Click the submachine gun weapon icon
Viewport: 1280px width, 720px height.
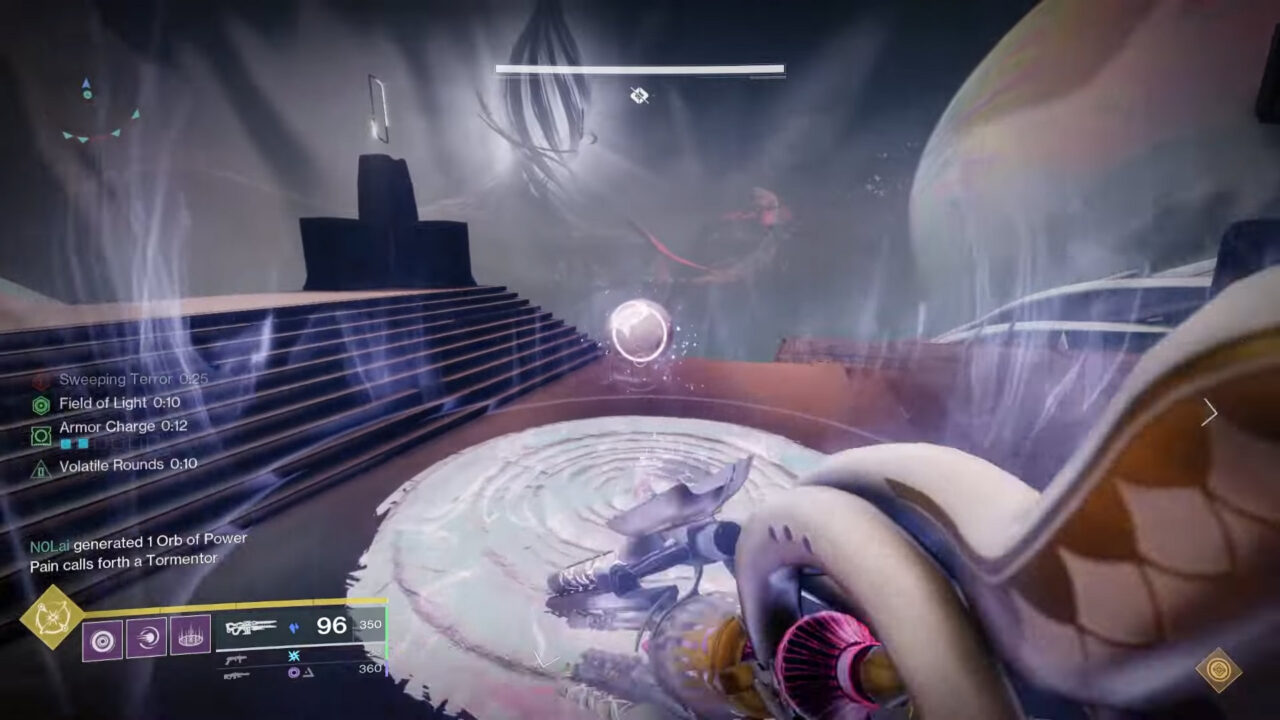point(235,658)
